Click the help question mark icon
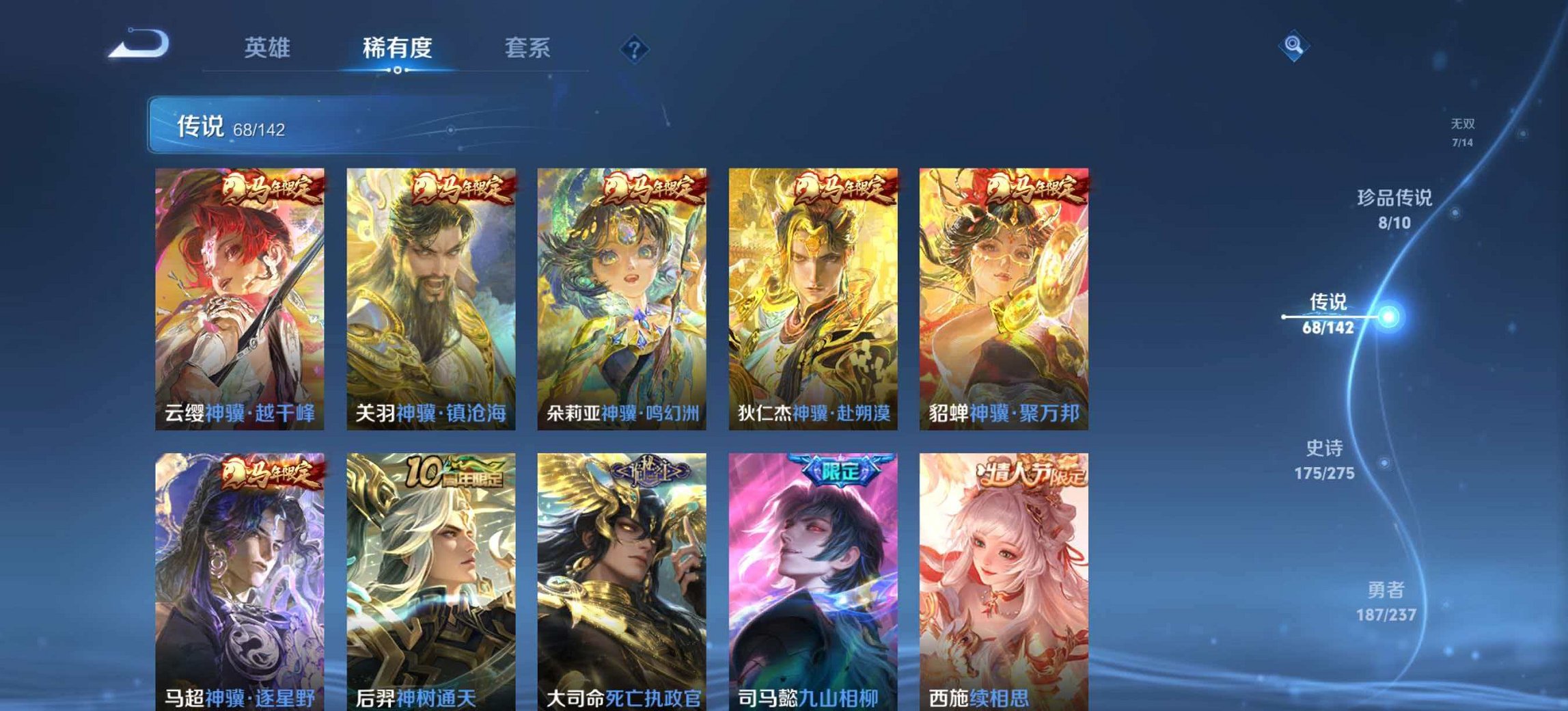 tap(635, 49)
